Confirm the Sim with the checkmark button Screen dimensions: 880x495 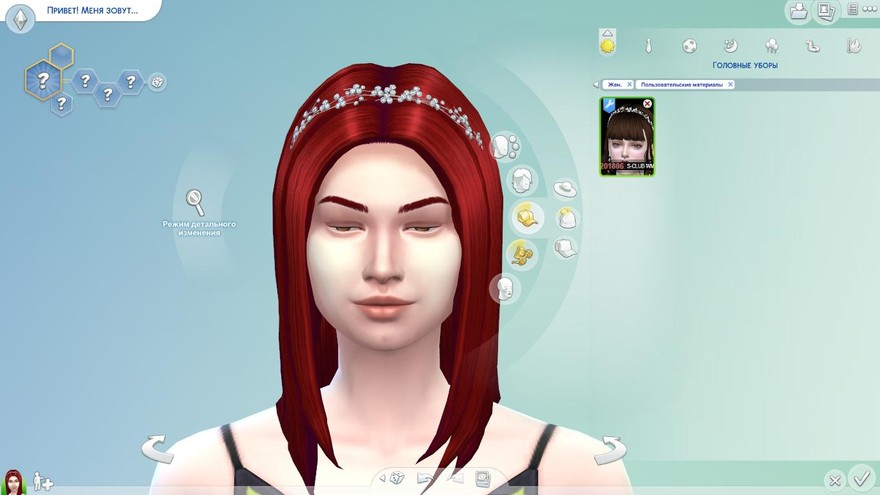(860, 478)
